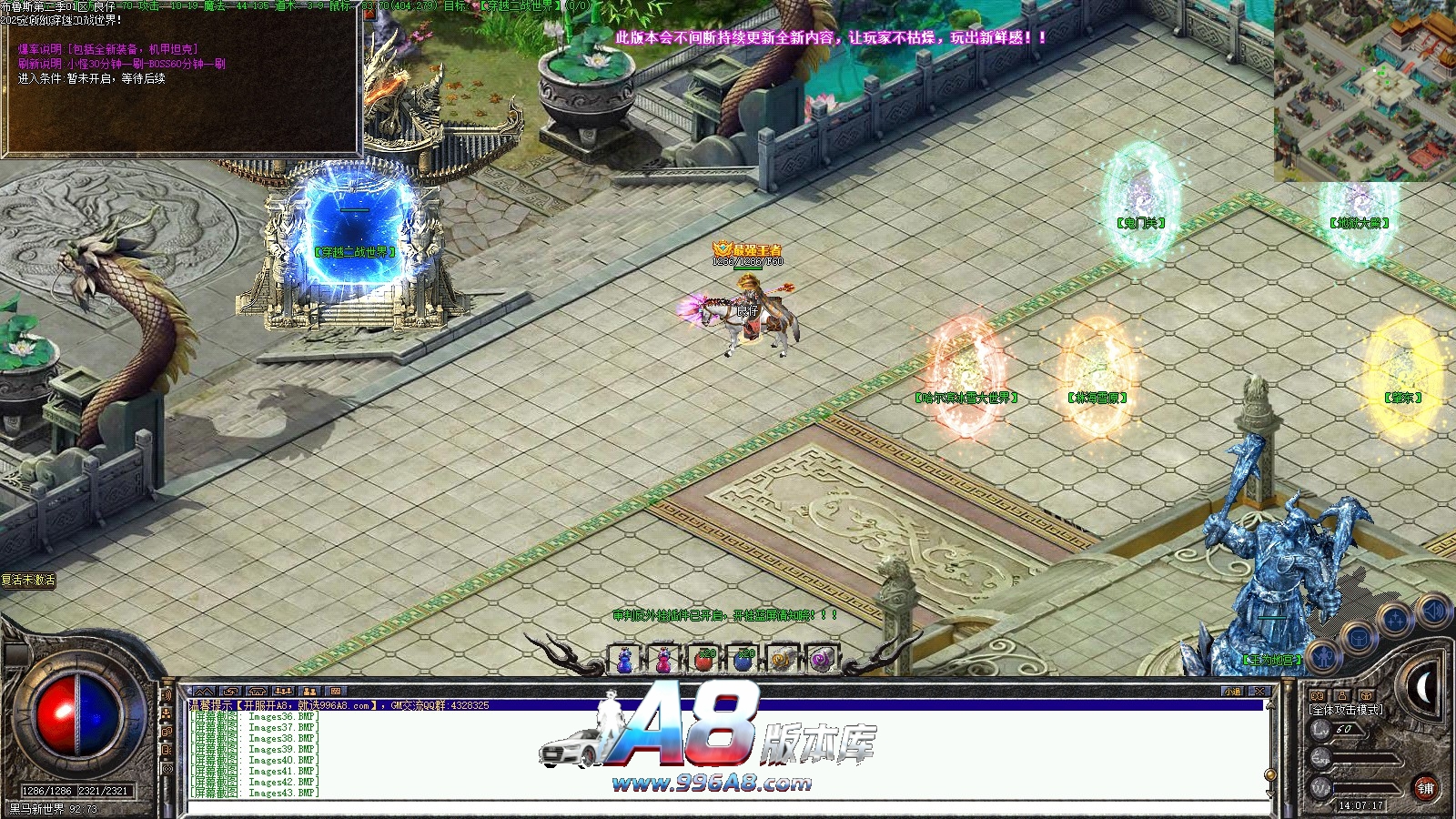This screenshot has width=1456, height=819.
Task: Click the chat input line
Action: pos(728,804)
